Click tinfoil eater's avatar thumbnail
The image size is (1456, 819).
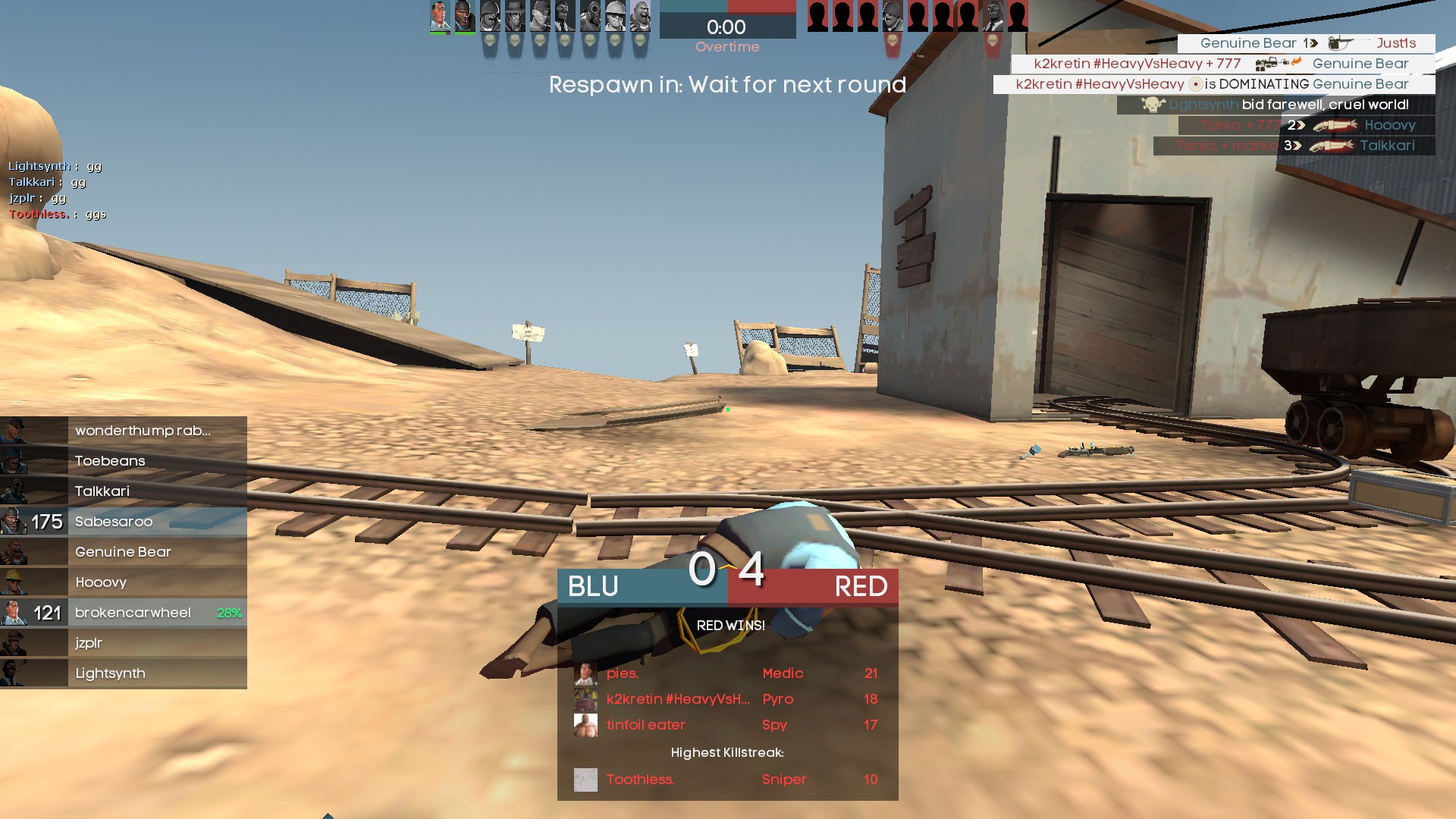click(585, 725)
